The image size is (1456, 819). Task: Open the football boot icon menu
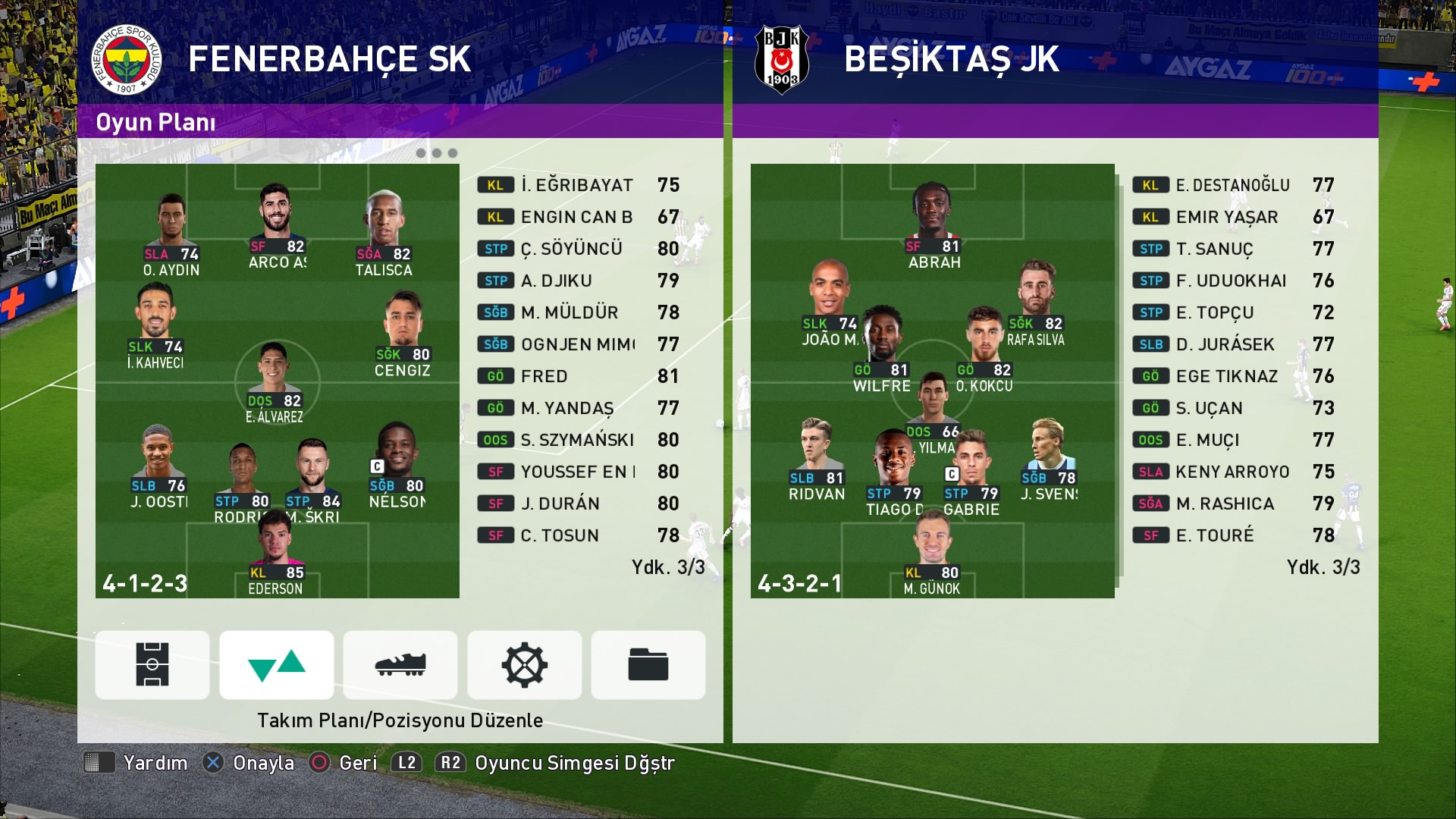click(400, 664)
